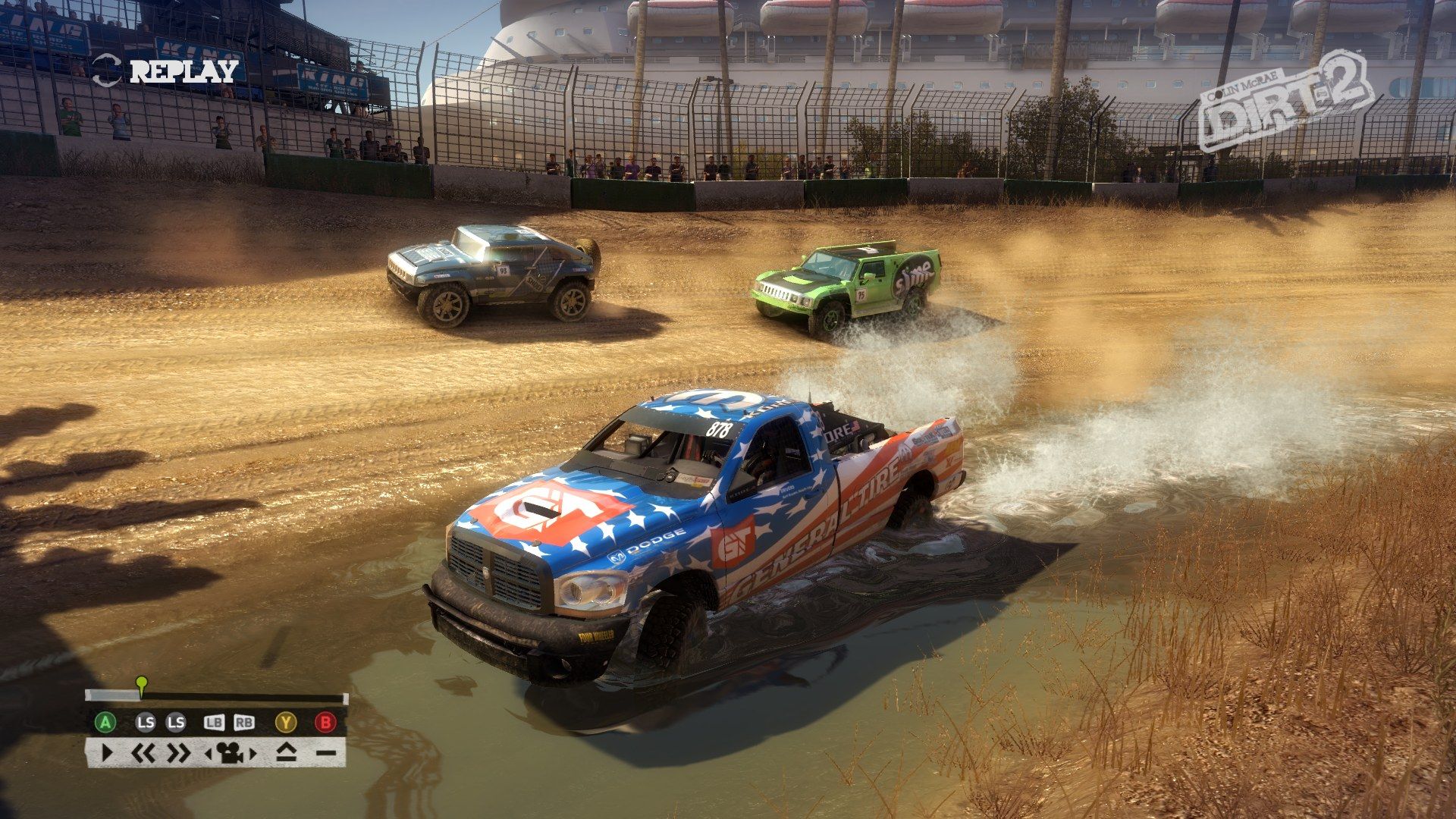Rewind the replay with the double-left arrows

(143, 753)
